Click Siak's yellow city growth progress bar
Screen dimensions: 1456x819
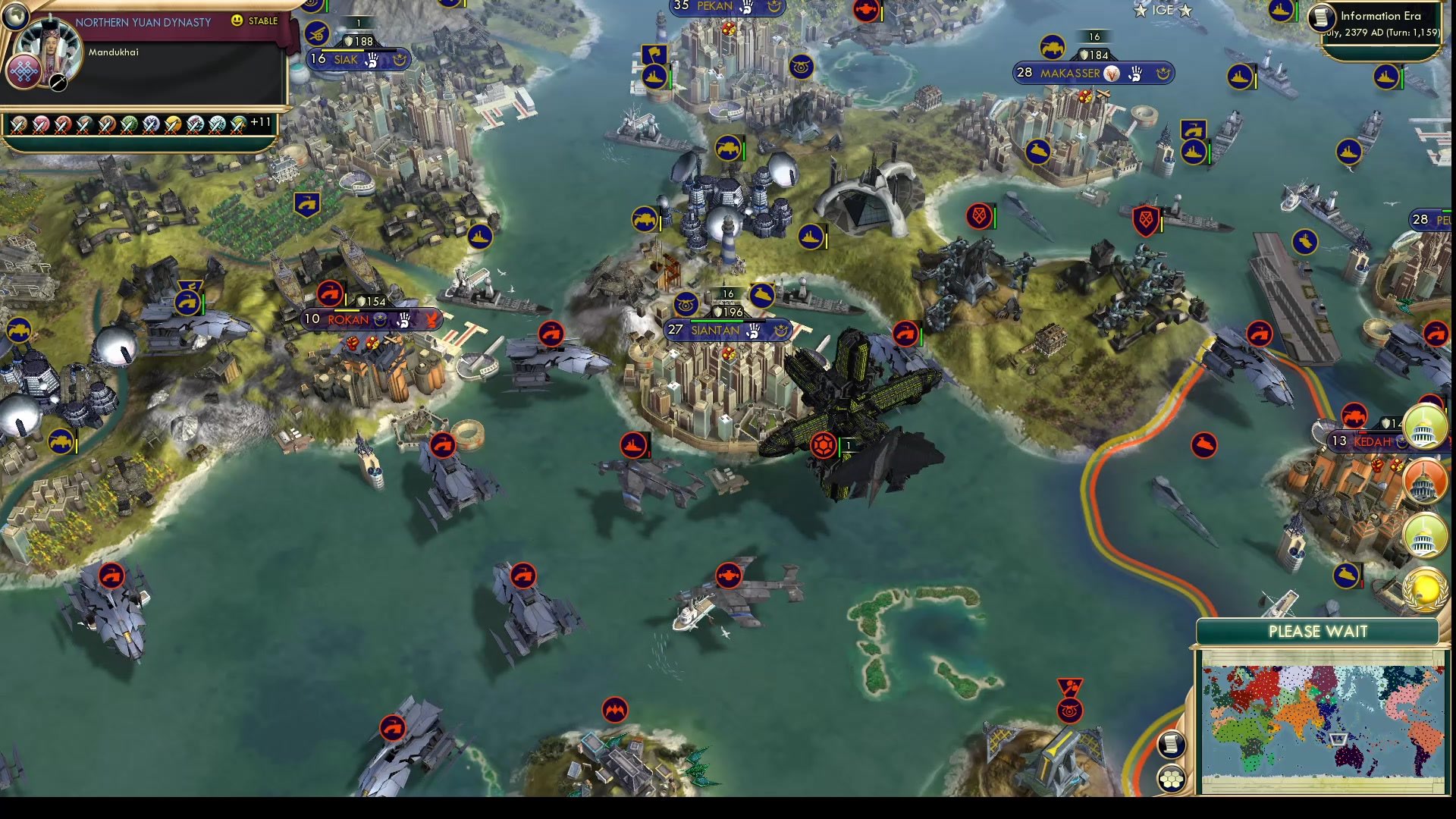[x=341, y=52]
